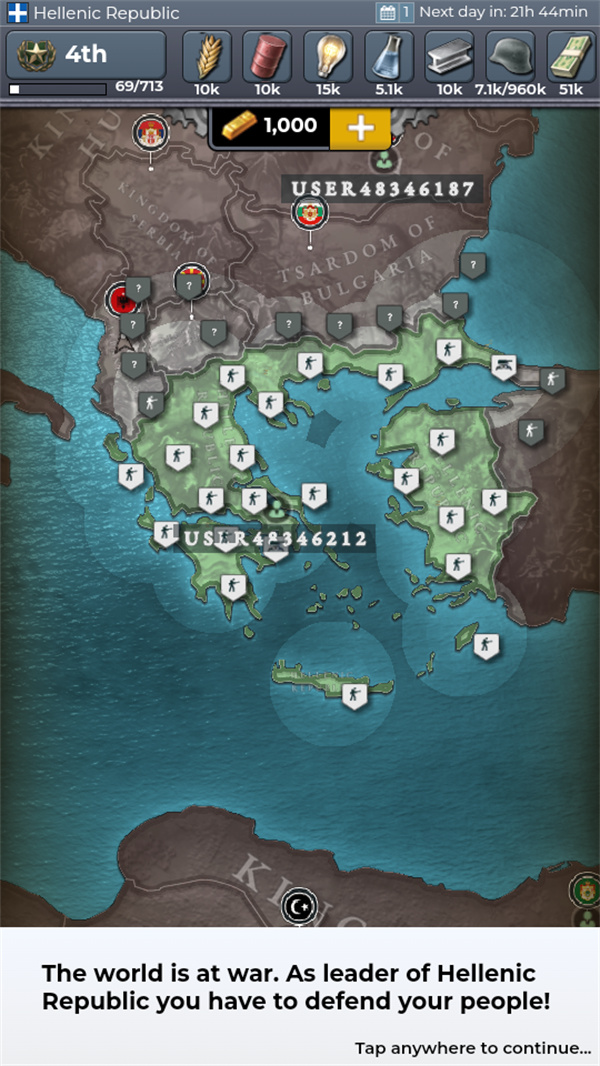600x1066 pixels.
Task: Add more gold with plus button
Action: (x=360, y=128)
